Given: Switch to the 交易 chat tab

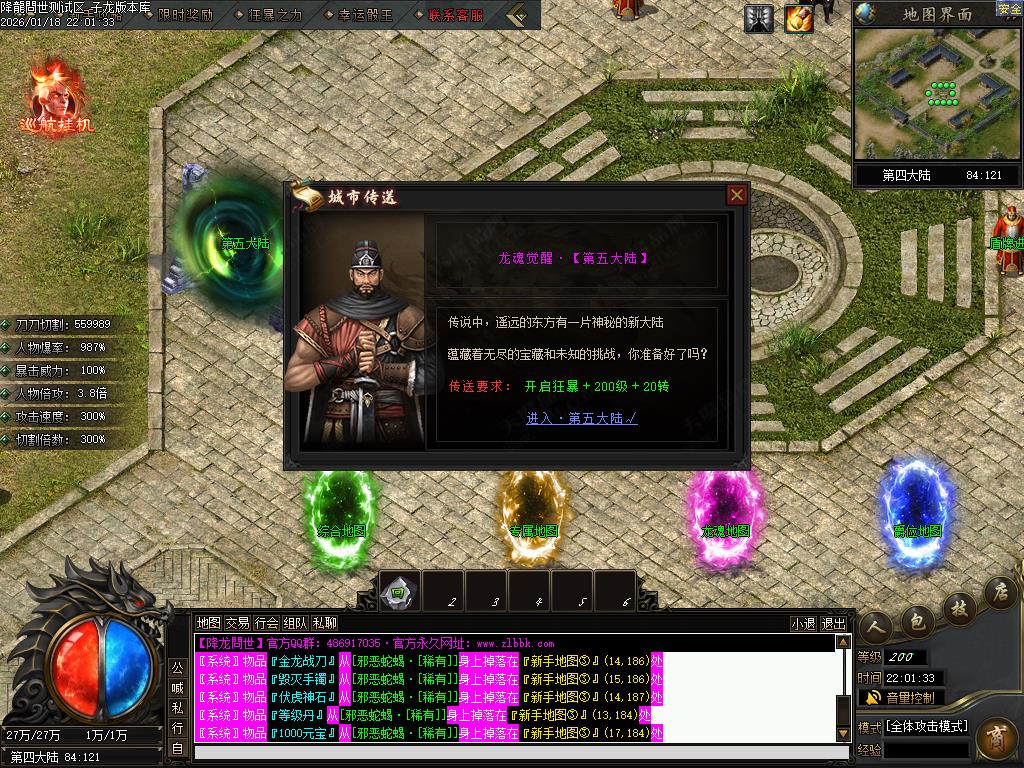Looking at the screenshot, I should coord(237,622).
